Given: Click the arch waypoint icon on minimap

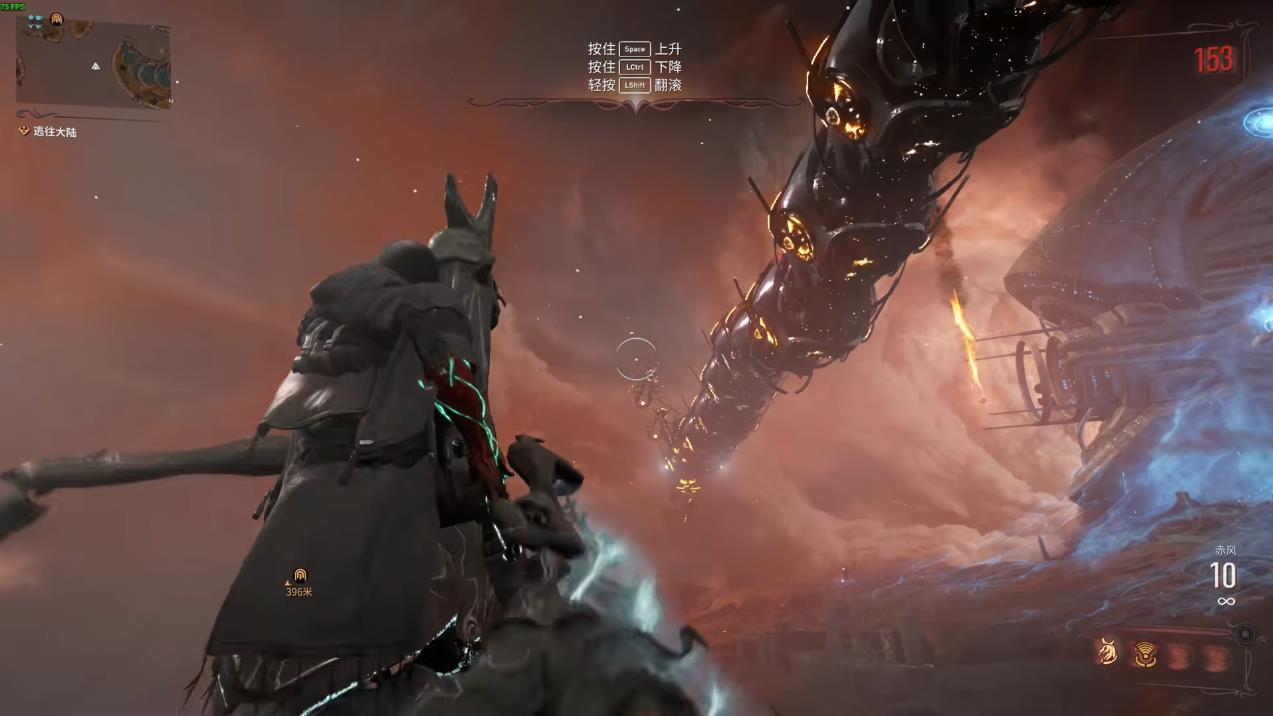Looking at the screenshot, I should point(56,20).
